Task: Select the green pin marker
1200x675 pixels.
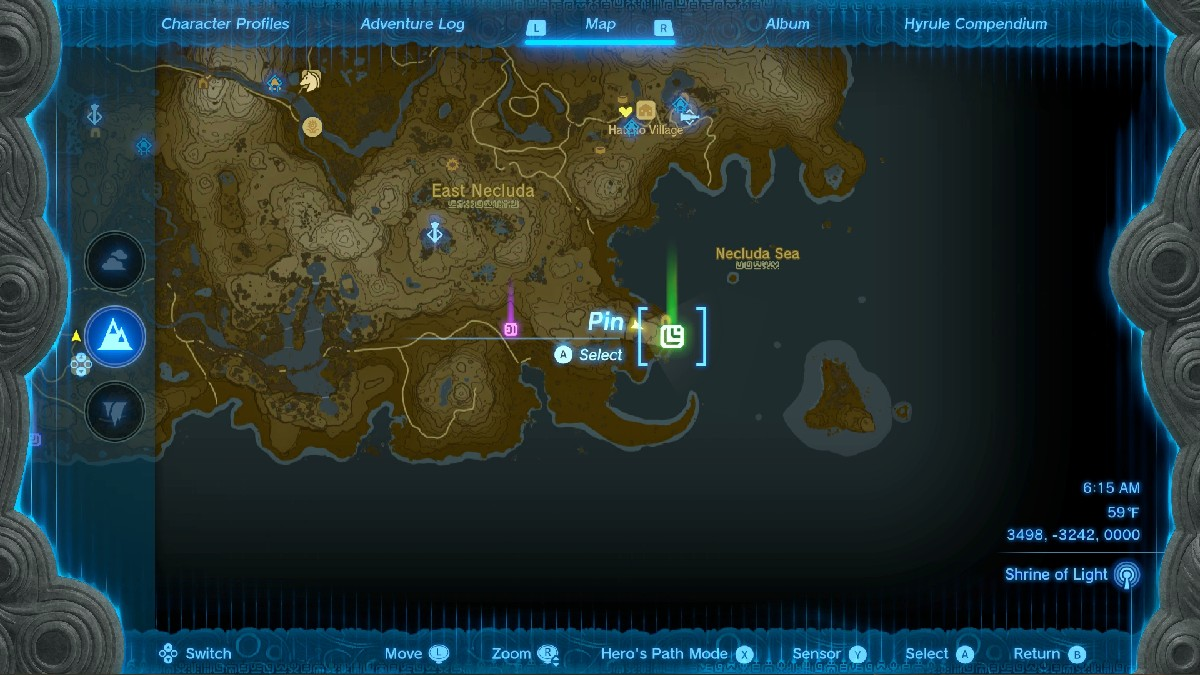Action: [x=672, y=336]
